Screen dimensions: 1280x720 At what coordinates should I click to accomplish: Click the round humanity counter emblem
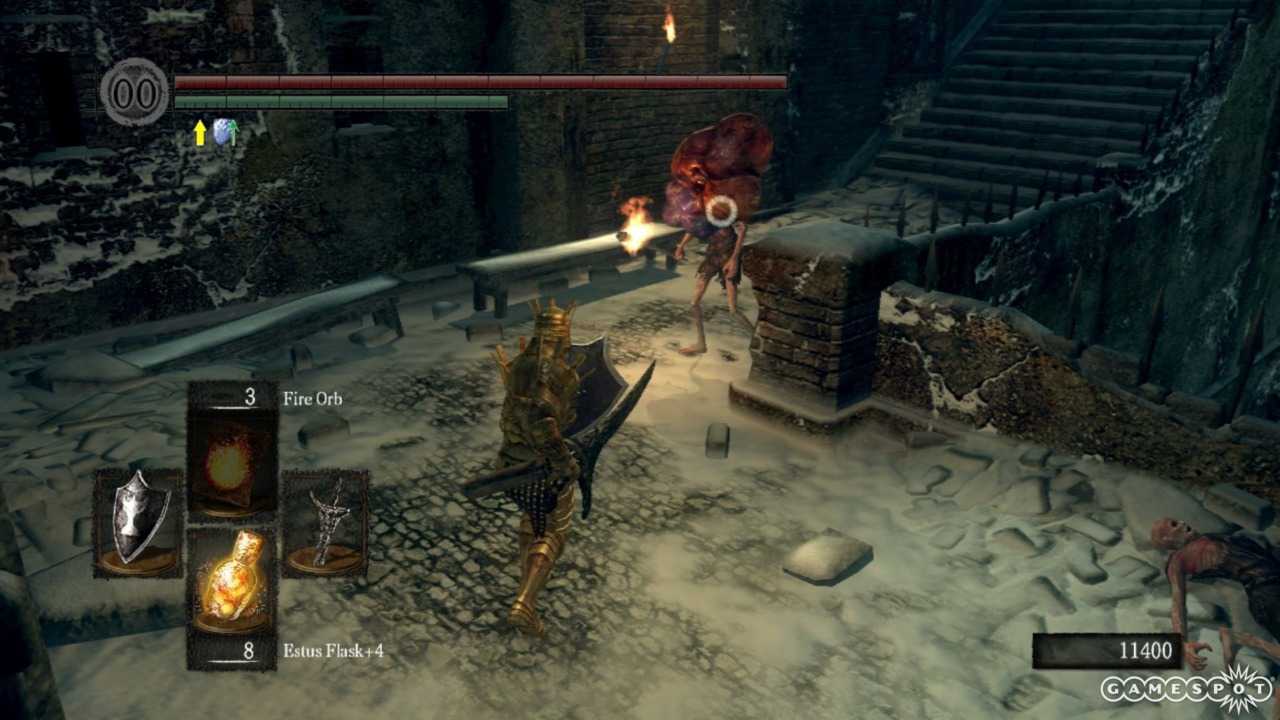pyautogui.click(x=134, y=93)
